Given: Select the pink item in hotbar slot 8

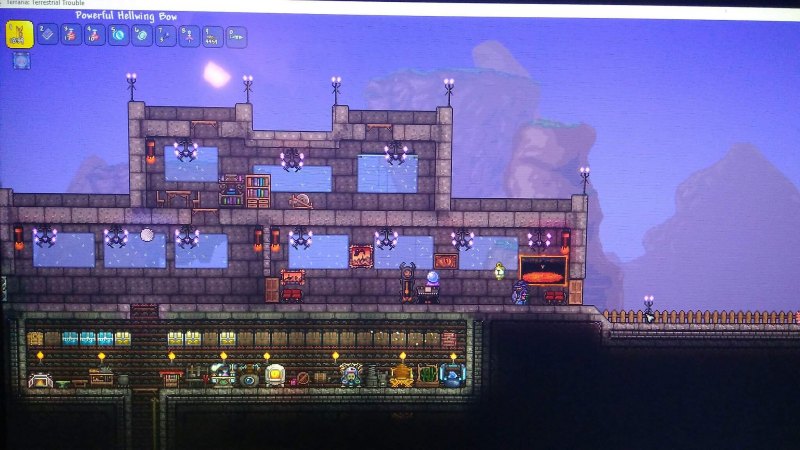Looking at the screenshot, I should point(189,37).
